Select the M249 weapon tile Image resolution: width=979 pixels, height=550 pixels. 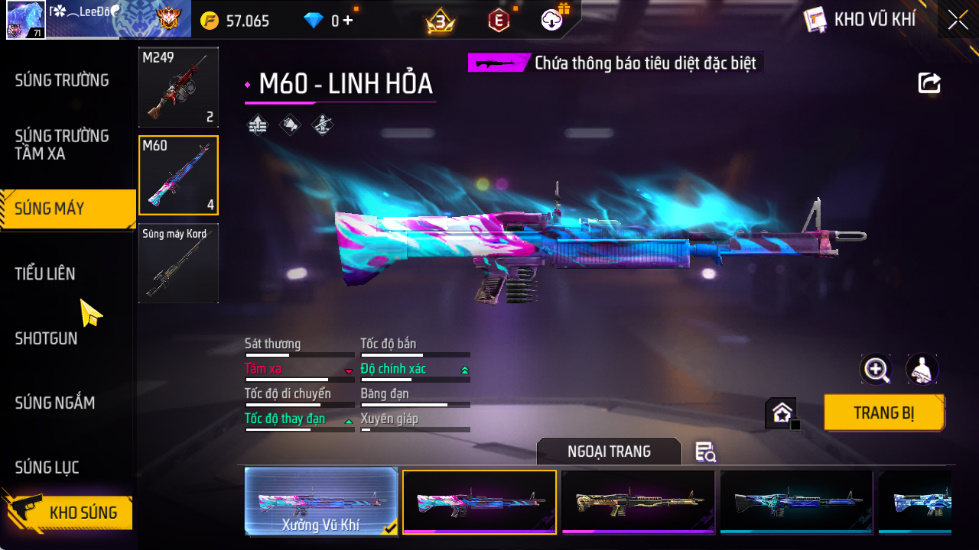coord(178,87)
